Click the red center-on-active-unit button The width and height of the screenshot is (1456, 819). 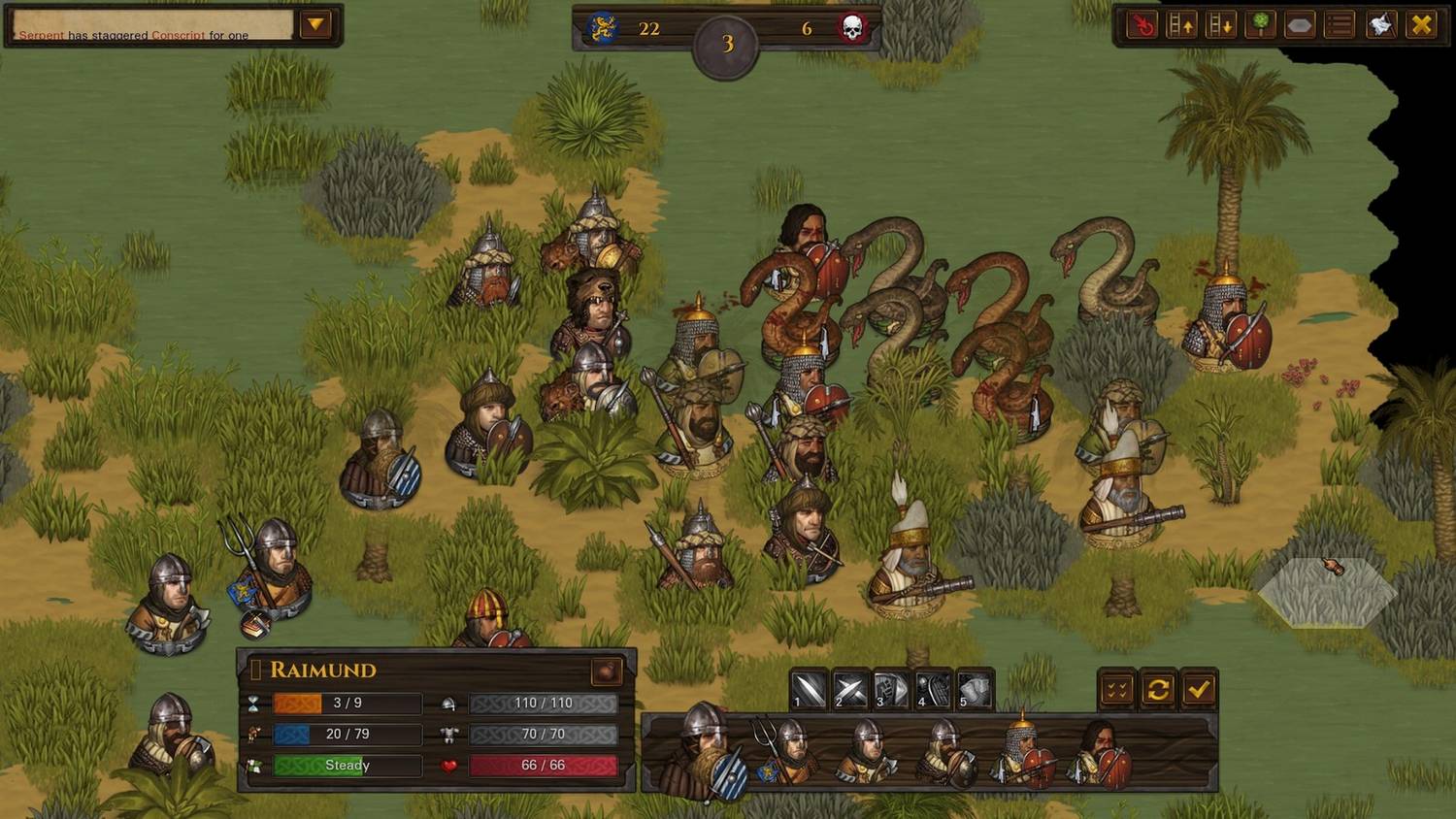(x=1142, y=25)
